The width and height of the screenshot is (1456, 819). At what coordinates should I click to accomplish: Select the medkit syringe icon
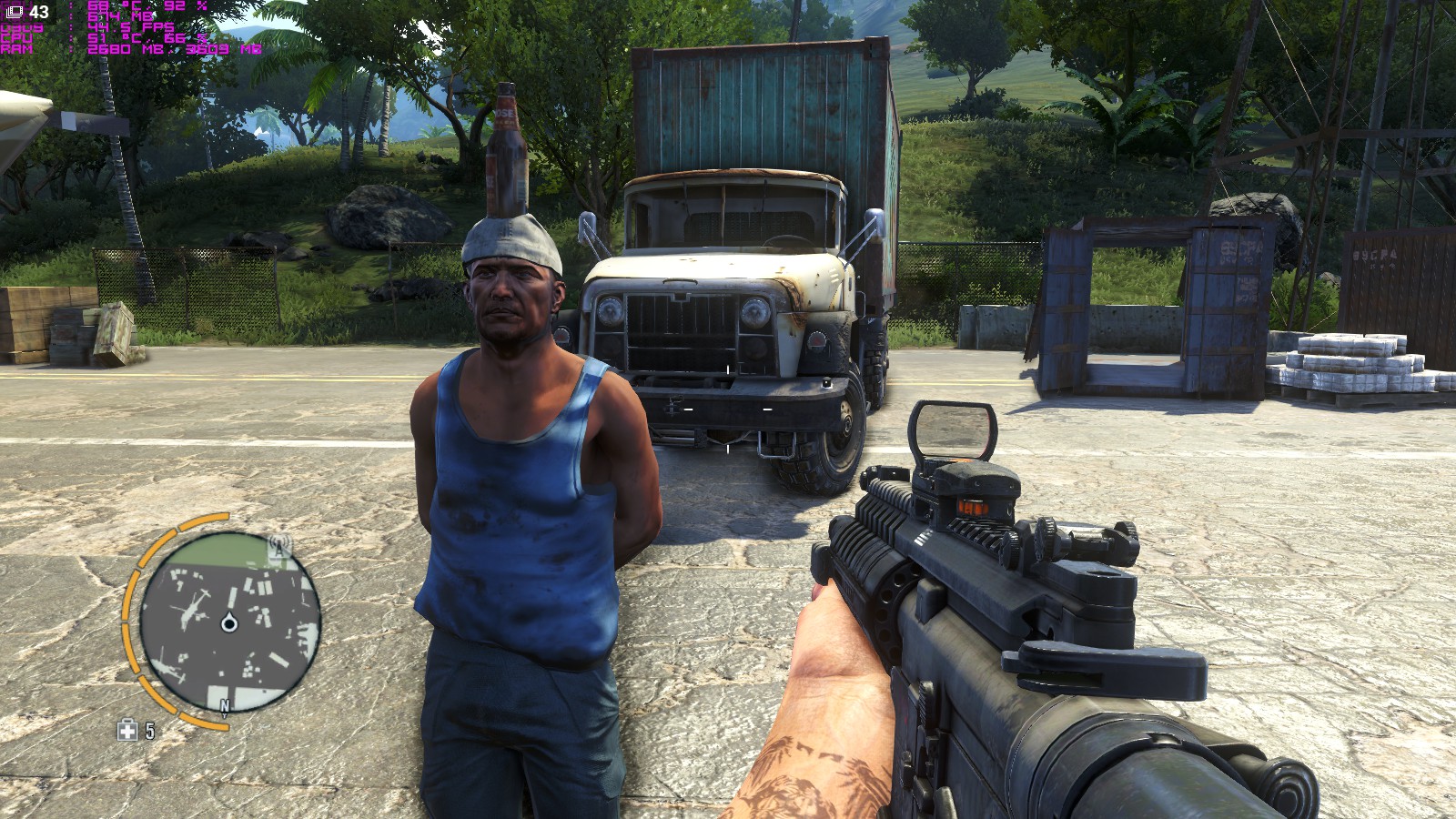[127, 730]
